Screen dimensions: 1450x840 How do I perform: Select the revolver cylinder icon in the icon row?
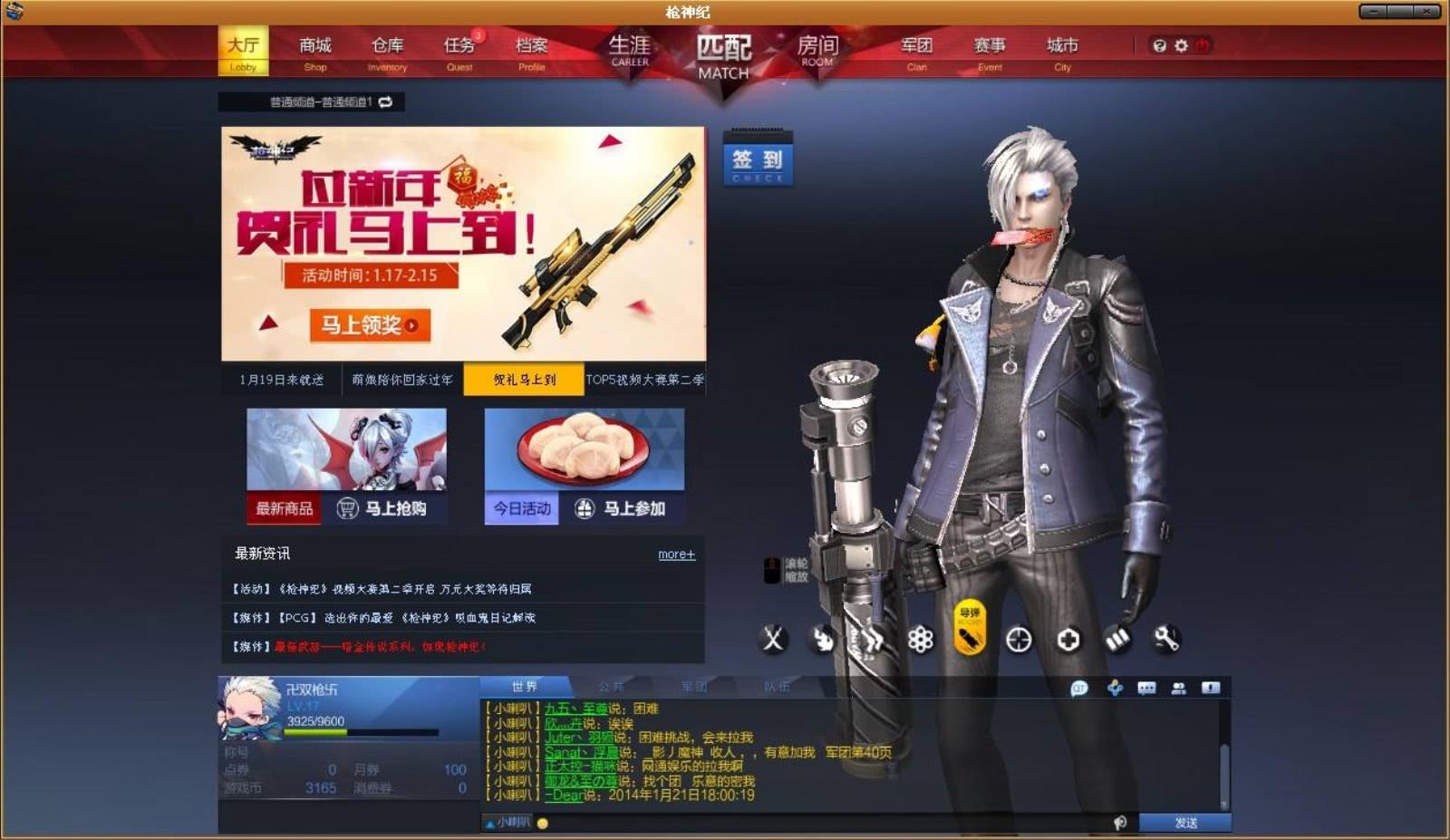pos(919,641)
